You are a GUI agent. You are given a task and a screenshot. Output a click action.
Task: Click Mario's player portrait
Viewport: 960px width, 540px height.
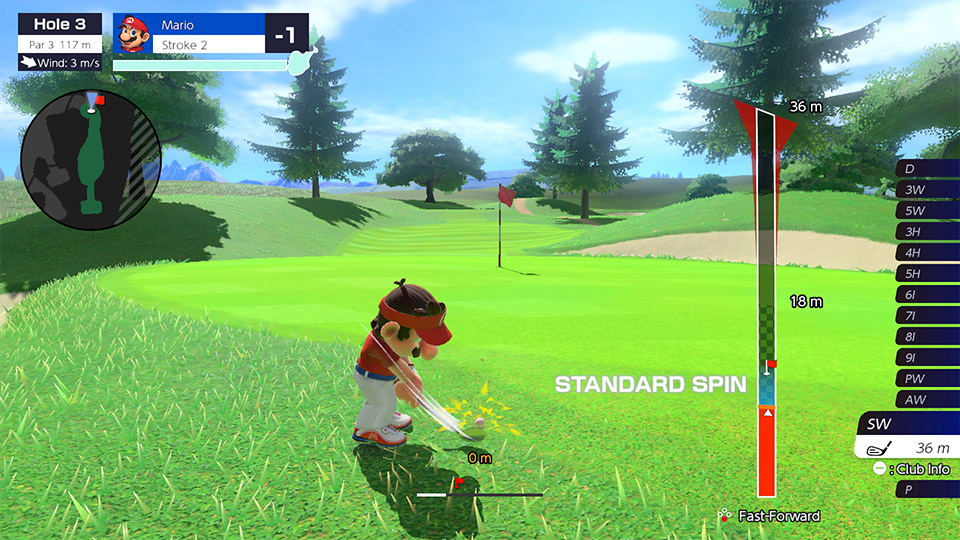132,34
